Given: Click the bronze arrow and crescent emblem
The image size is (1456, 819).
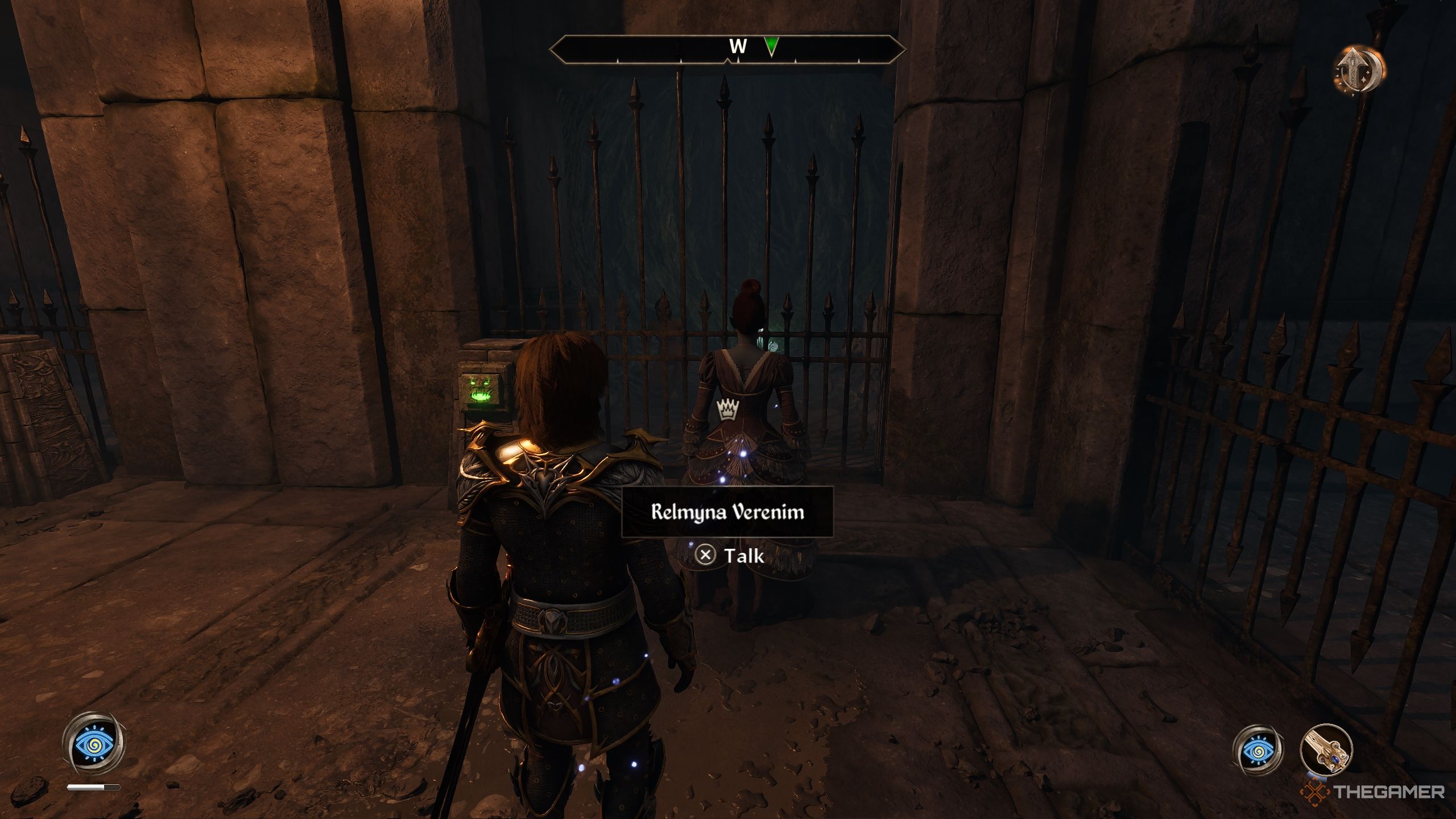Looking at the screenshot, I should [1359, 70].
